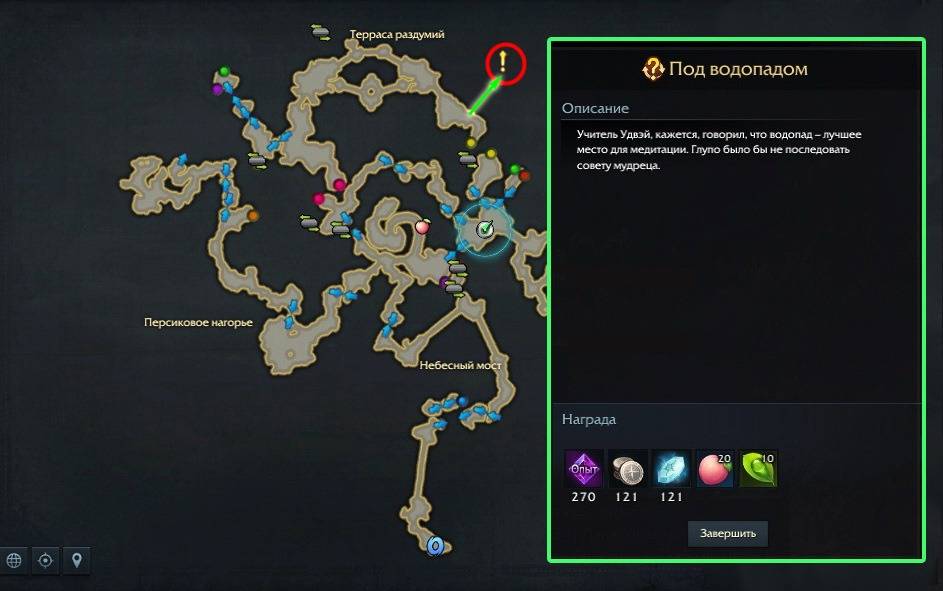Click the Завершить button to complete the quest

click(727, 533)
